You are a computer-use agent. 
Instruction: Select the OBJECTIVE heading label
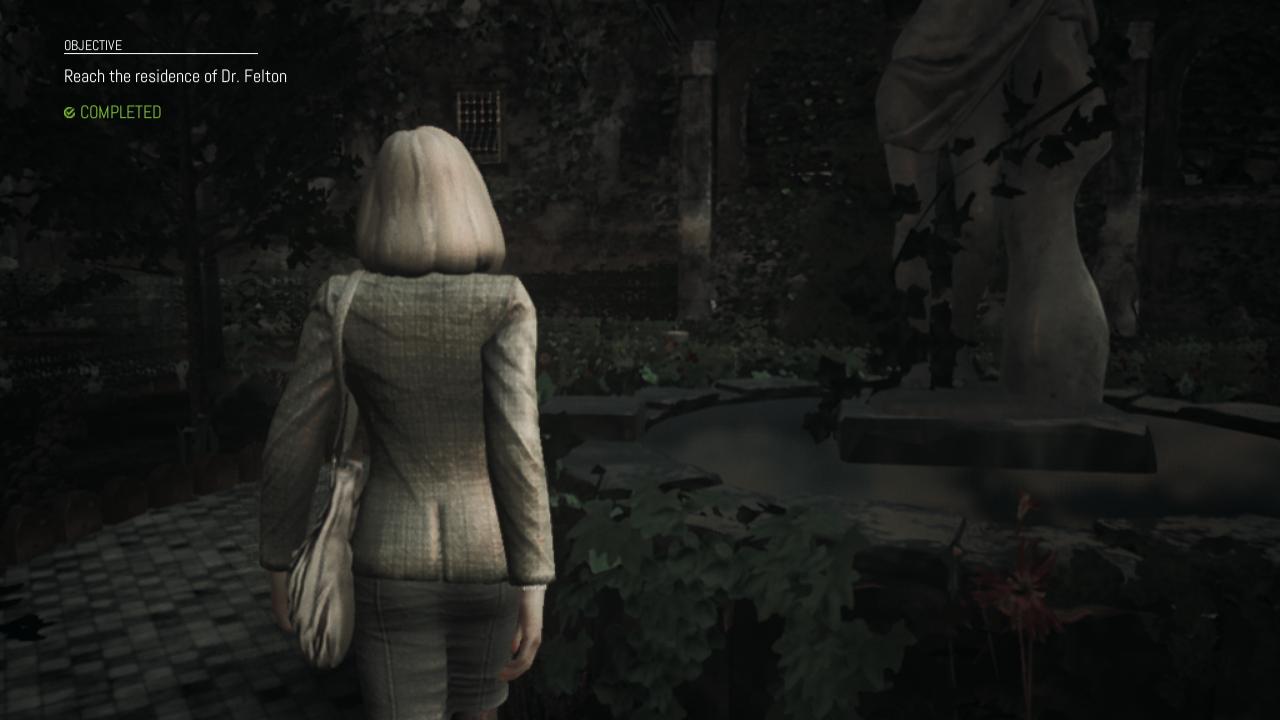93,45
